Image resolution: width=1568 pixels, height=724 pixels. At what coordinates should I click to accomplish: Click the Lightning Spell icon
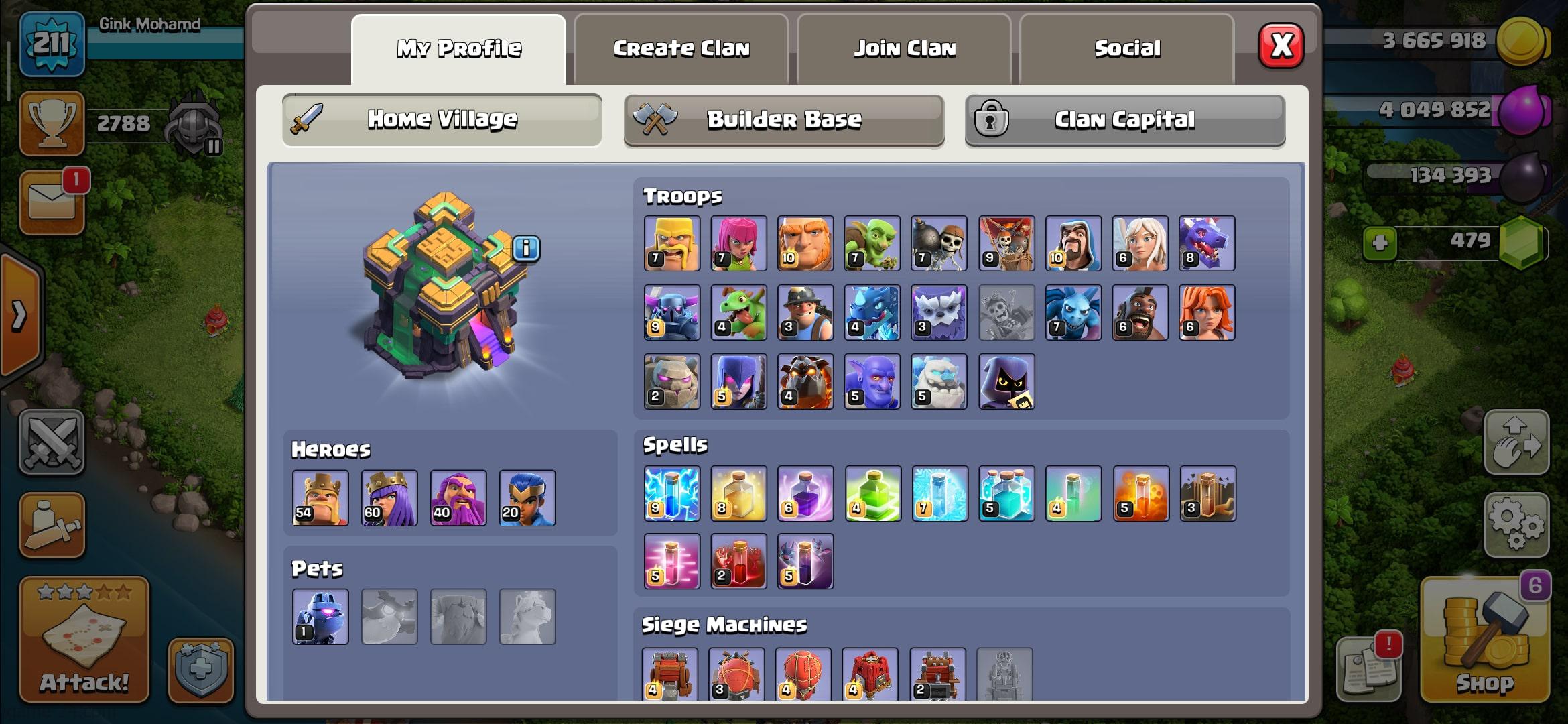[x=671, y=493]
